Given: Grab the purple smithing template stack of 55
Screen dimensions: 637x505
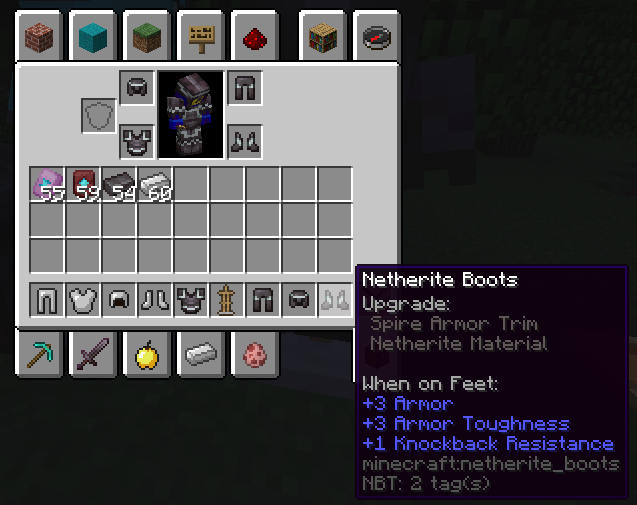Looking at the screenshot, I should click(47, 184).
